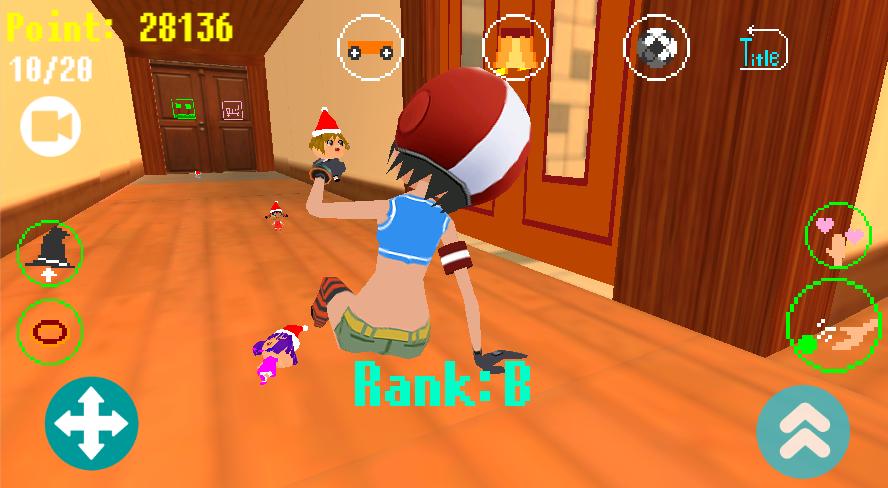The height and width of the screenshot is (488, 888).
Task: Return to the Title screen
Action: point(762,49)
